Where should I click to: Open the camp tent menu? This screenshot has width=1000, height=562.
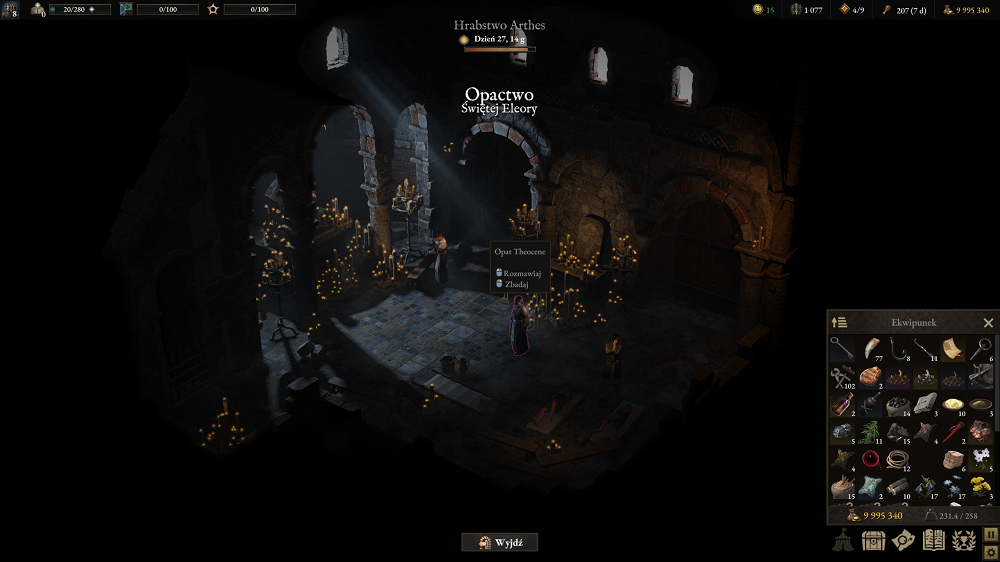[x=843, y=540]
